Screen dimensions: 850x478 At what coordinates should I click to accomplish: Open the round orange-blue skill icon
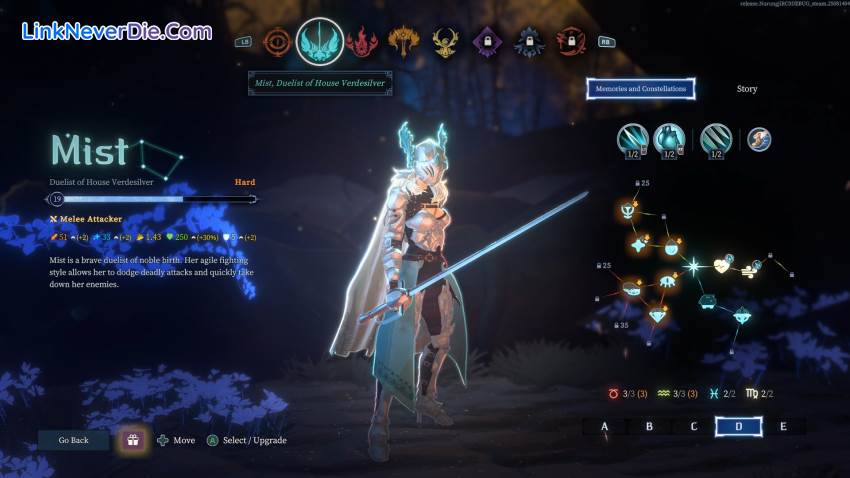click(759, 139)
